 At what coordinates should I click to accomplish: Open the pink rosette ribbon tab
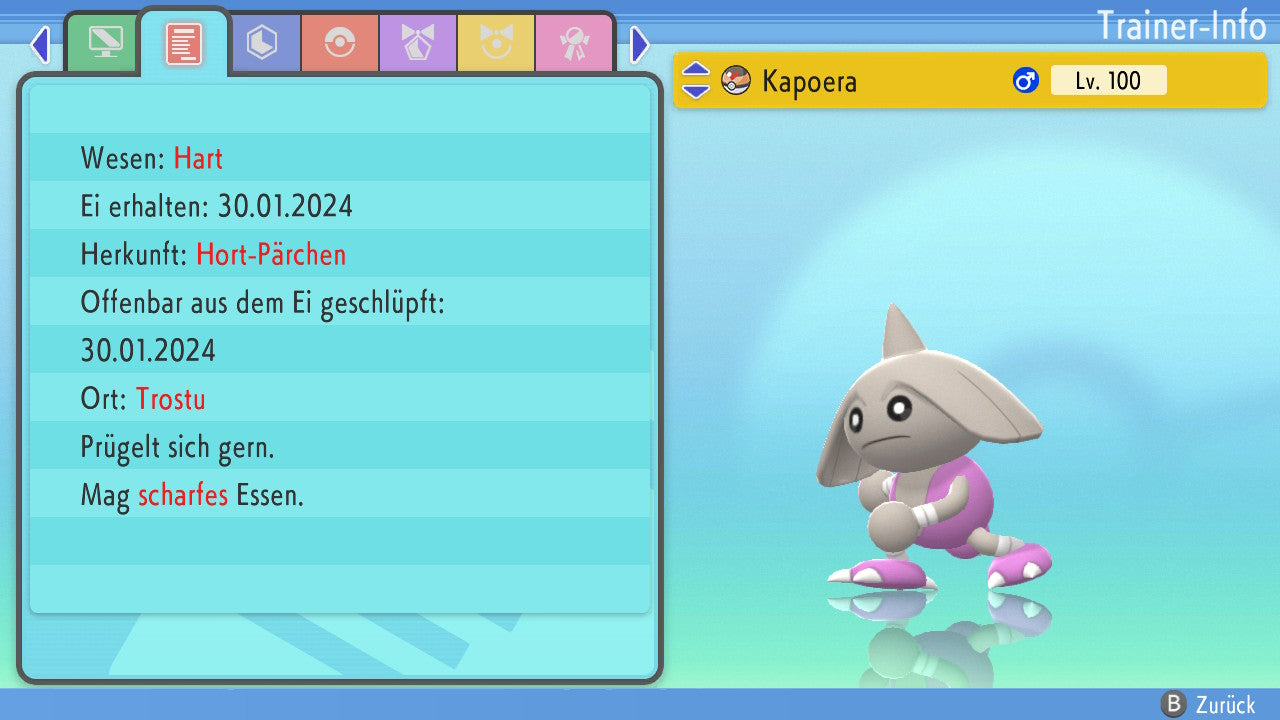[573, 43]
